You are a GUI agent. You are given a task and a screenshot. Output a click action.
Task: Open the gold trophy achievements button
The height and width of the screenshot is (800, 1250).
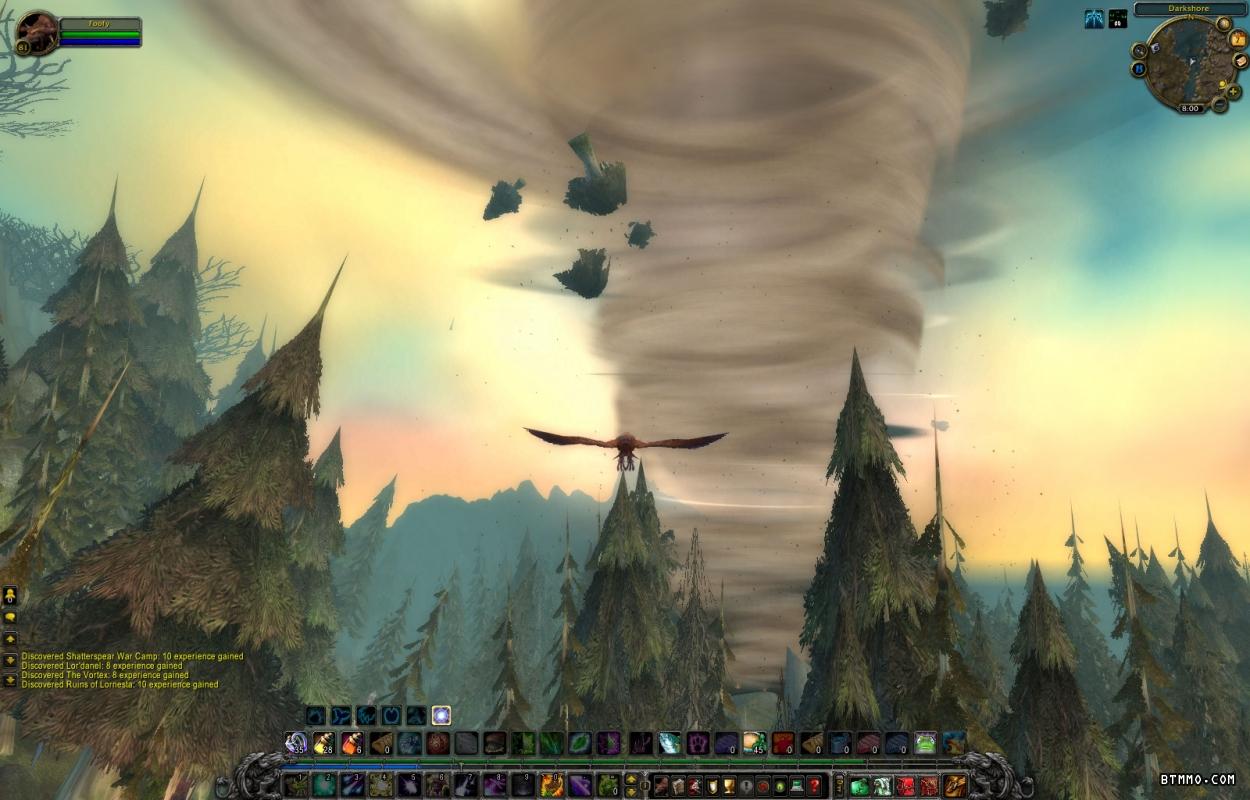(x=728, y=786)
